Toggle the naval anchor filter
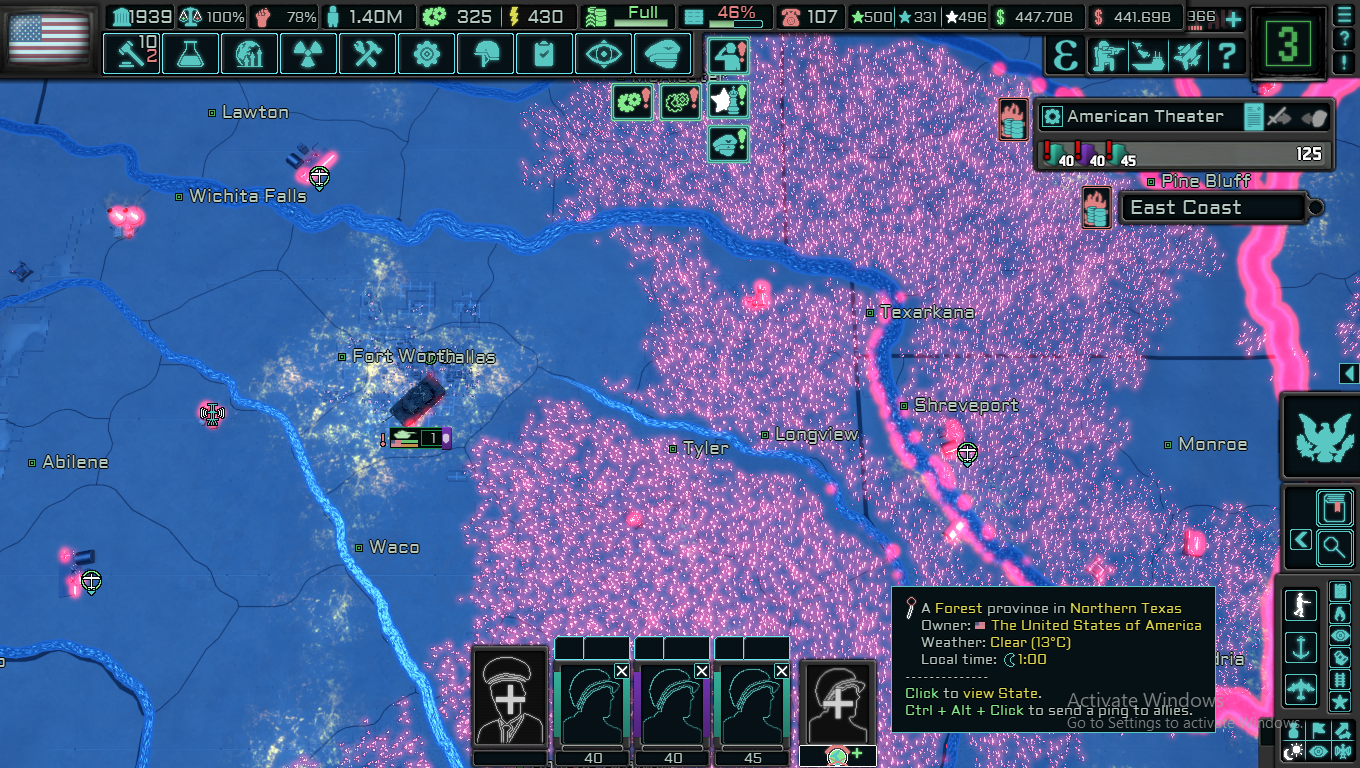The height and width of the screenshot is (768, 1360). (x=1301, y=645)
